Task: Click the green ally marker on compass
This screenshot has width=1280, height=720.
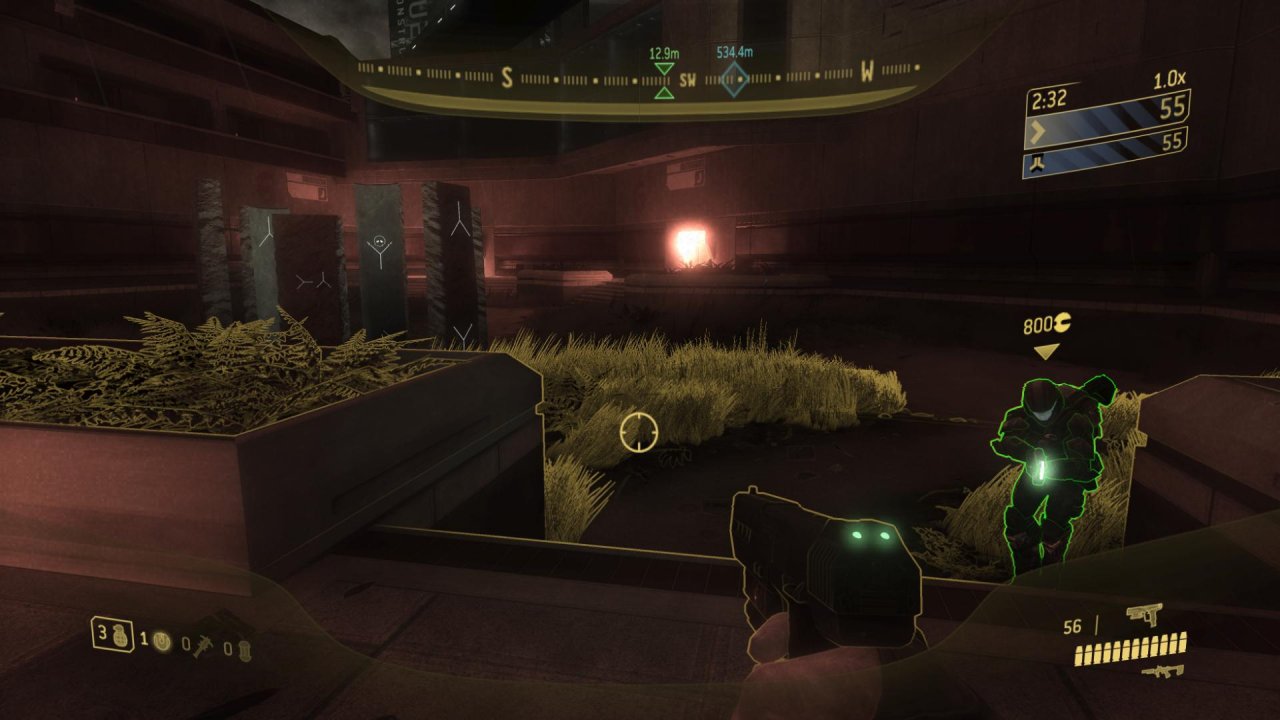Action: (x=663, y=80)
